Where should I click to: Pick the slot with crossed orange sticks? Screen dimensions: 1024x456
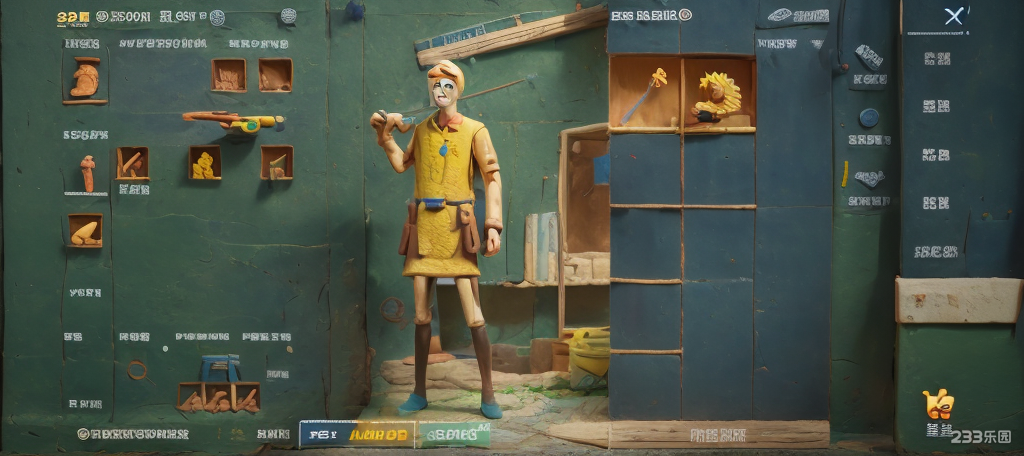tap(132, 162)
